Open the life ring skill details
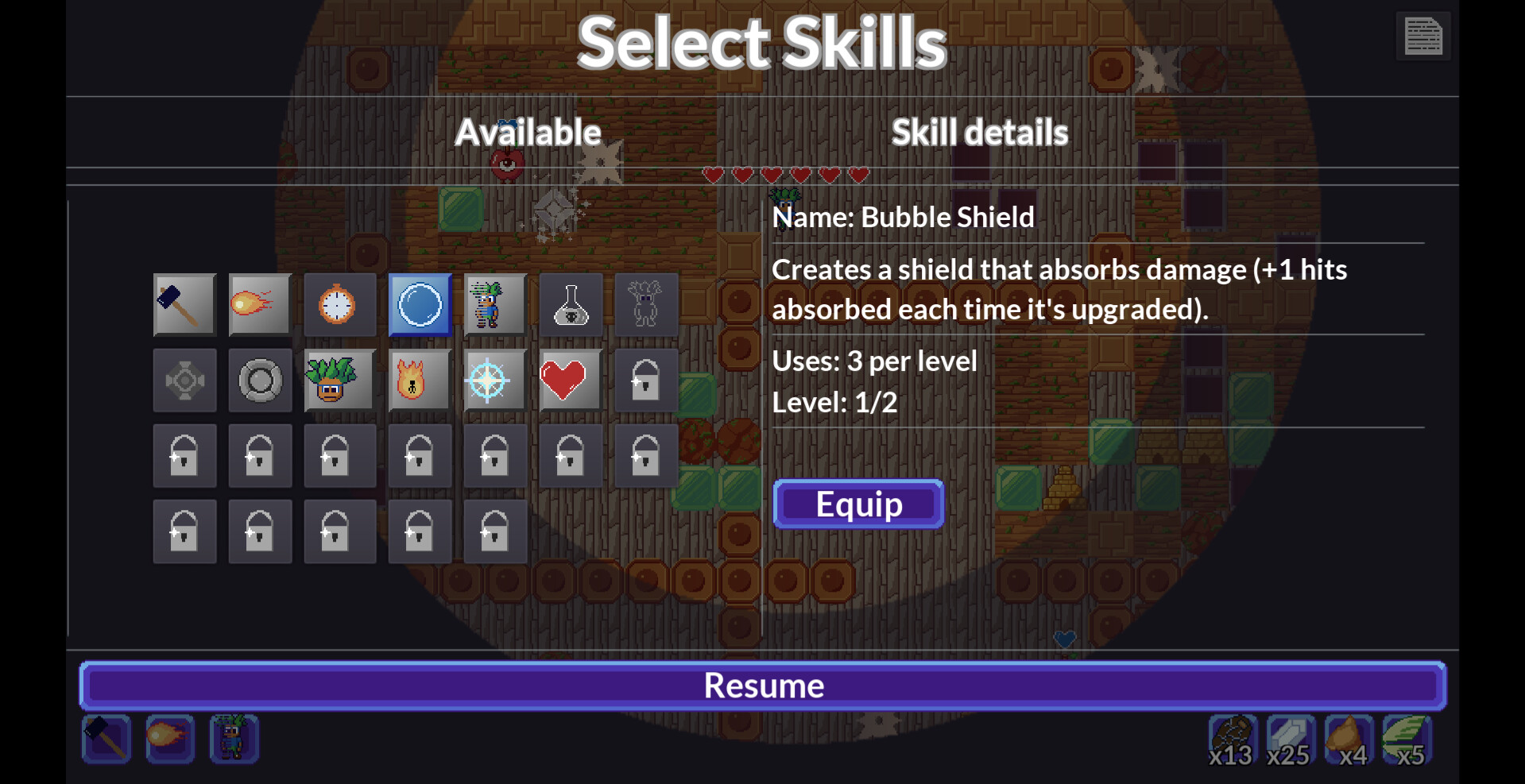The image size is (1525, 784). coord(260,380)
